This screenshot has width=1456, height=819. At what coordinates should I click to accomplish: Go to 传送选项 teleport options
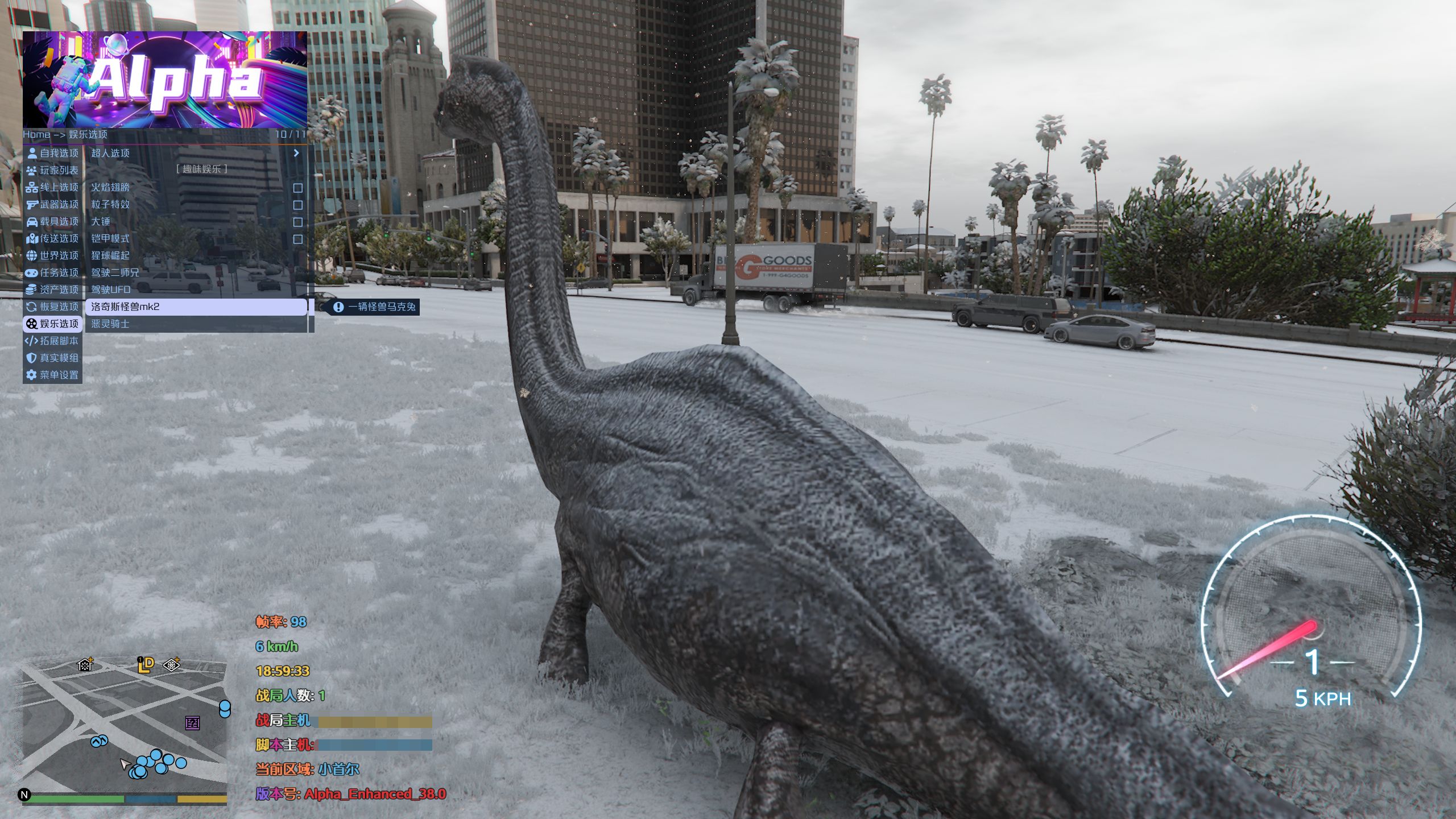coord(52,238)
